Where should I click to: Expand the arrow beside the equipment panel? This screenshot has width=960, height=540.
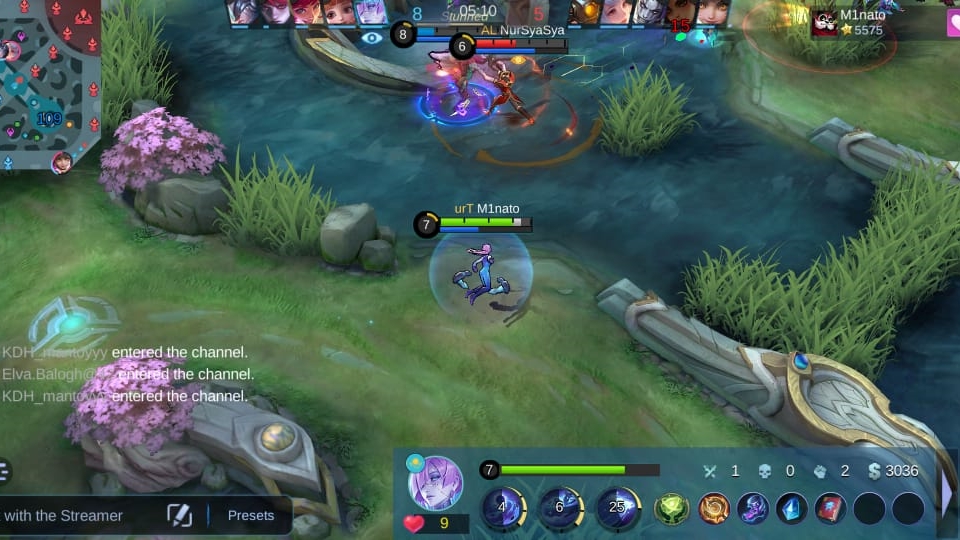946,492
